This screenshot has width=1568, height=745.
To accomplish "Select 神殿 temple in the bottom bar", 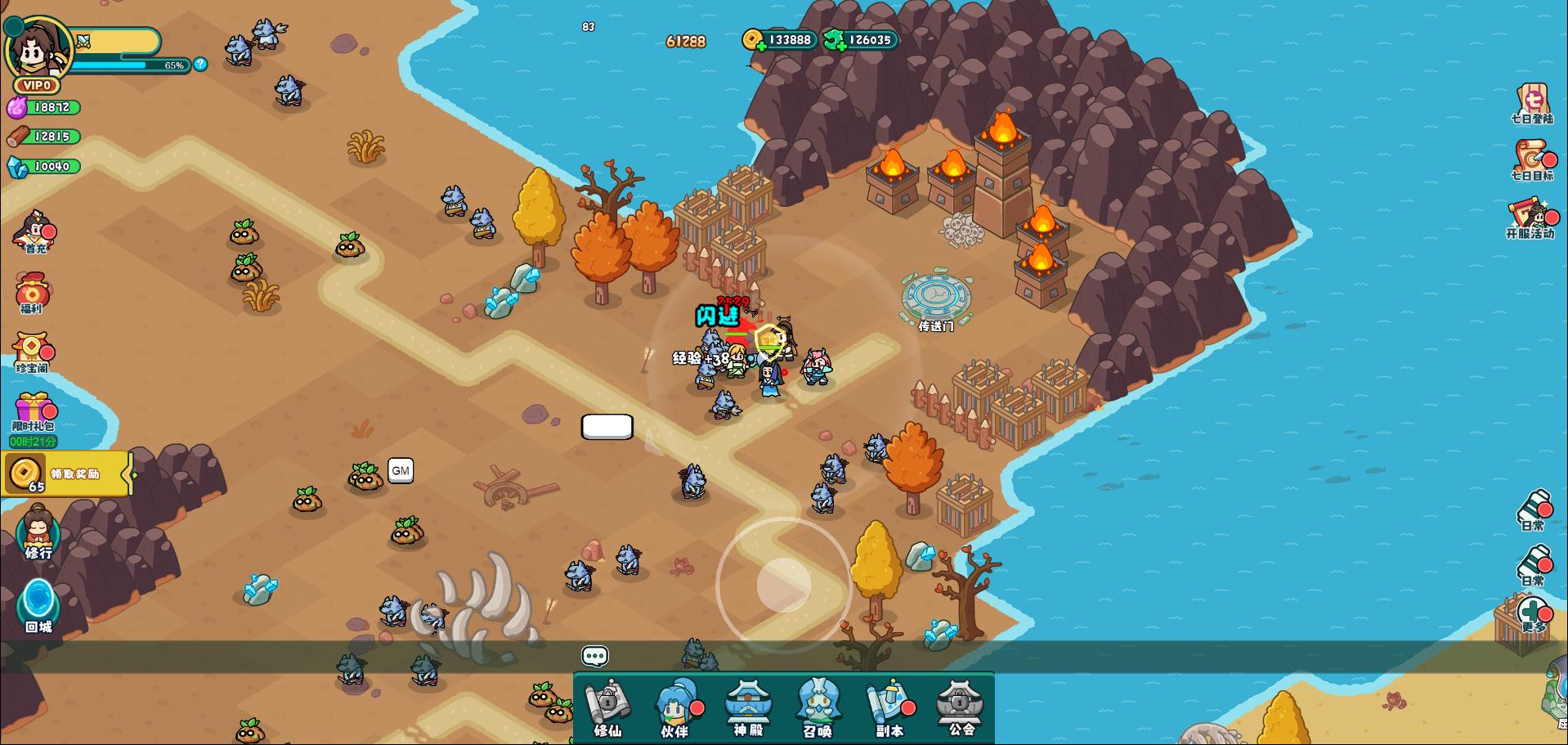I will tap(748, 709).
